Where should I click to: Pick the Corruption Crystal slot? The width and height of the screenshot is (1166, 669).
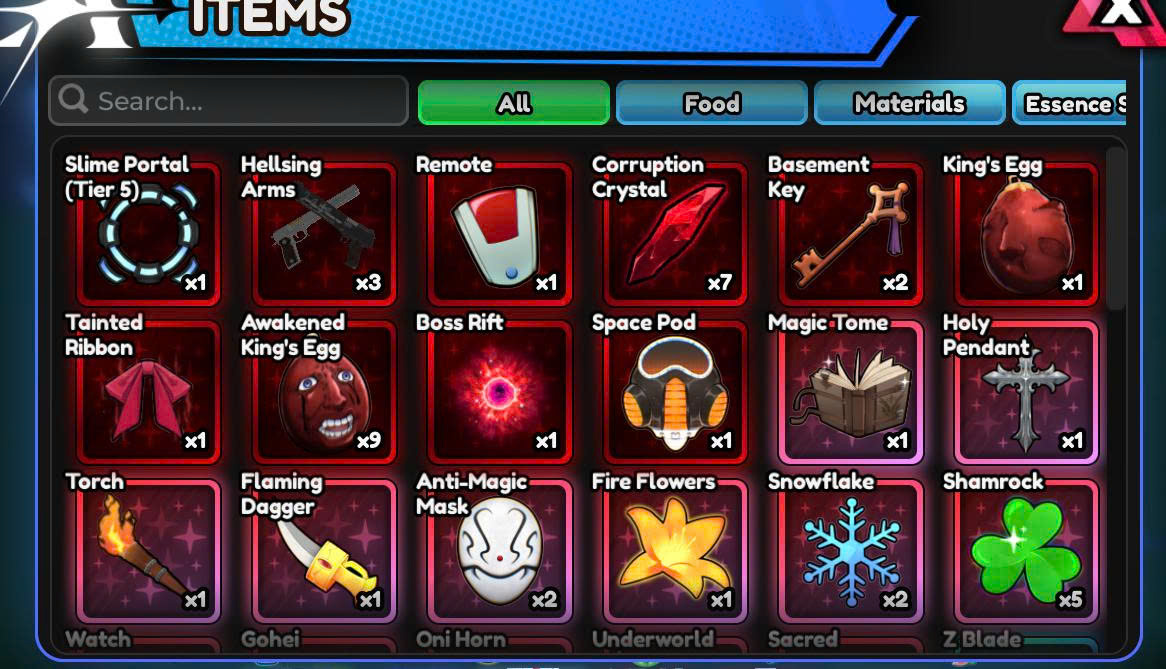[674, 234]
